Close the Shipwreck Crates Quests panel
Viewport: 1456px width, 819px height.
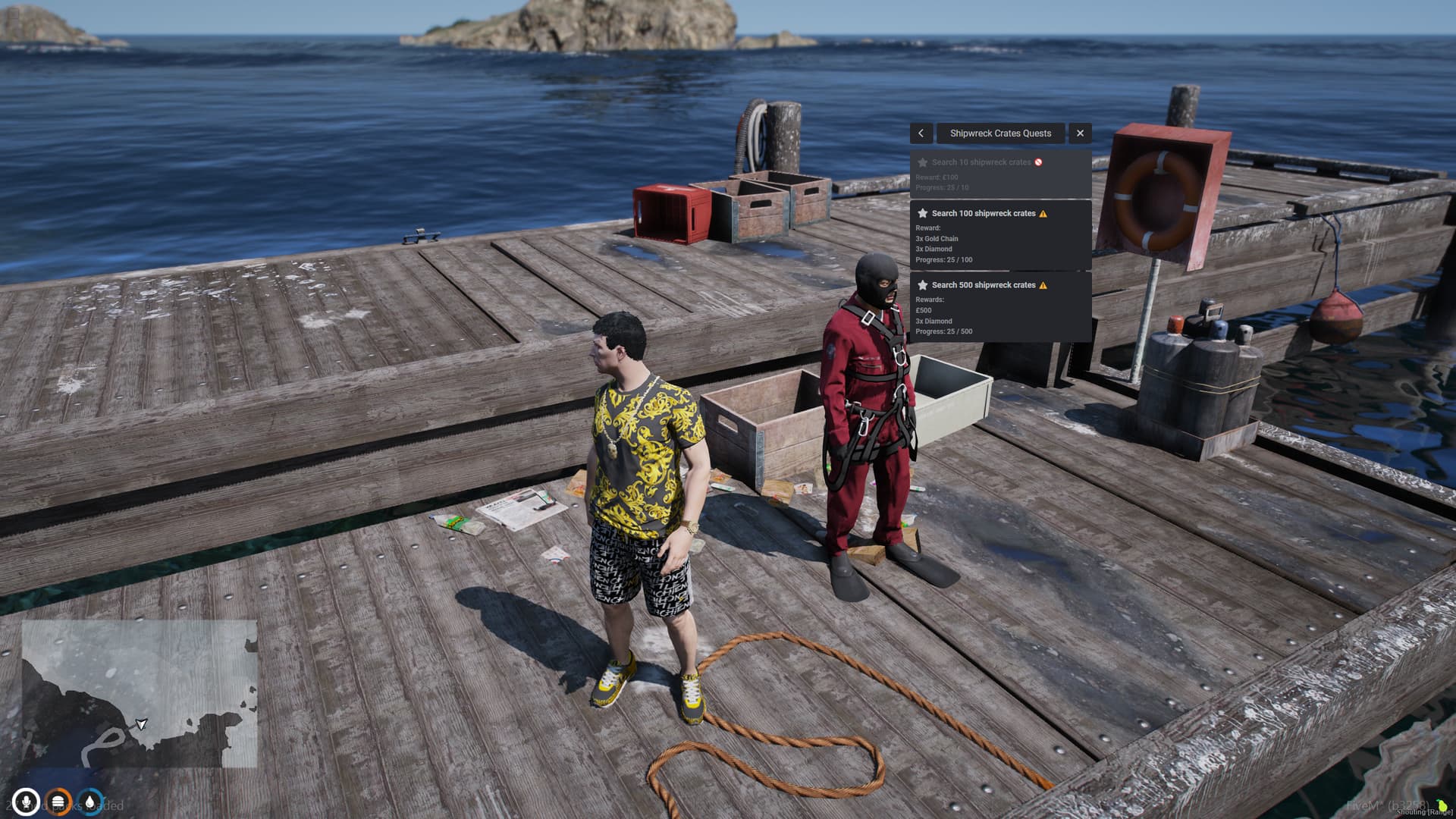point(1080,133)
